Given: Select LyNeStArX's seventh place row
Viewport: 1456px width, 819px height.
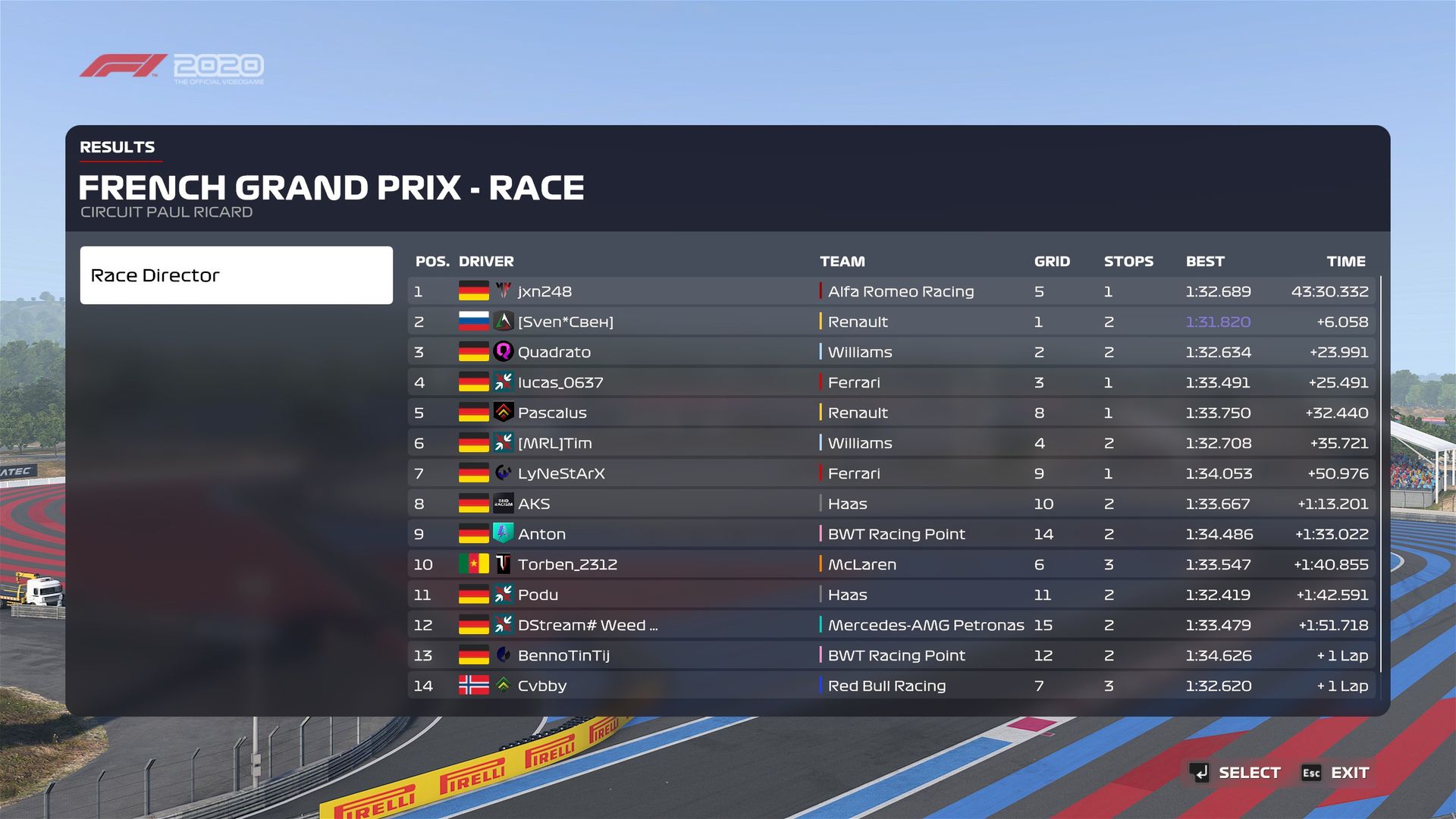Looking at the screenshot, I should [x=891, y=473].
